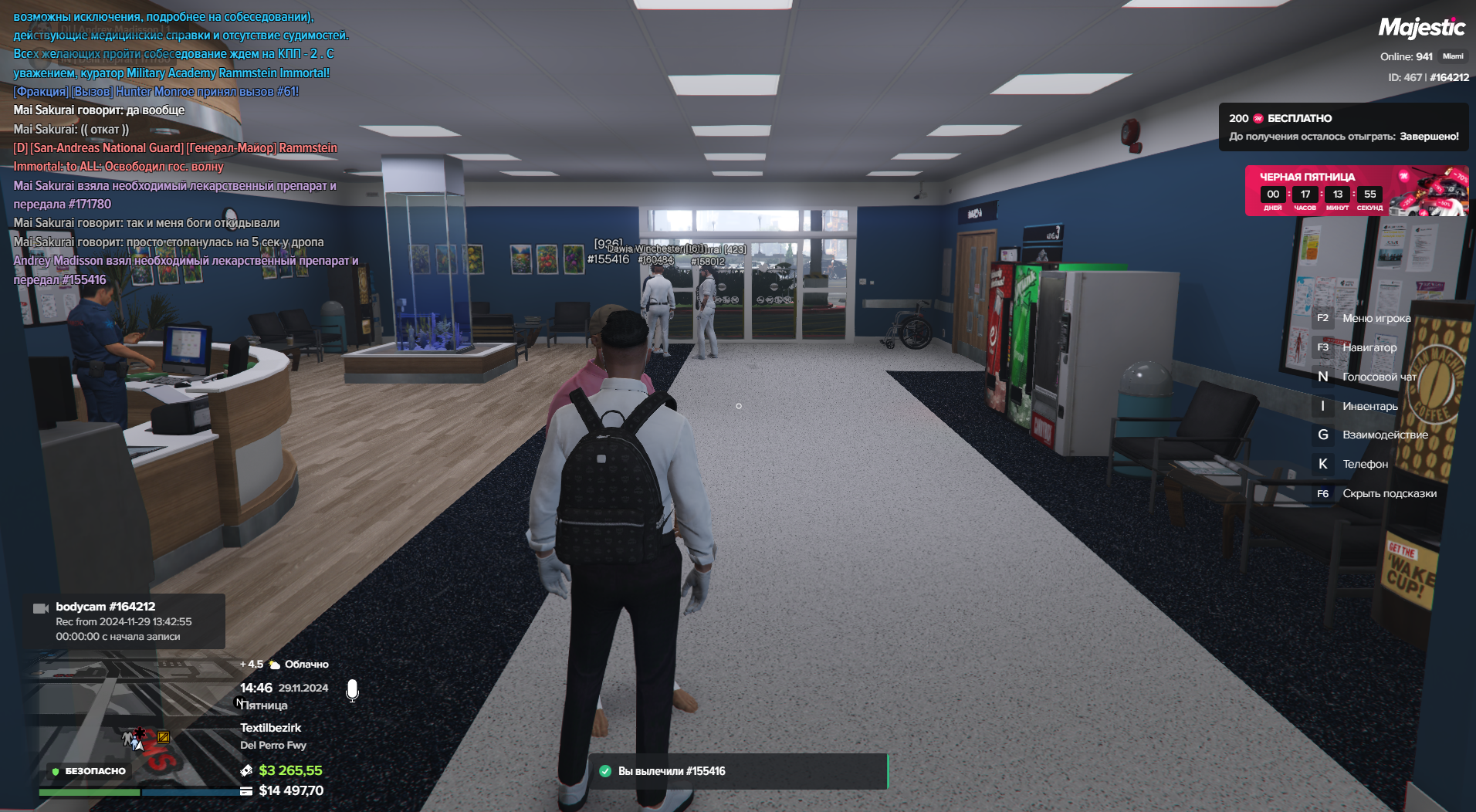Image resolution: width=1476 pixels, height=812 pixels.
Task: Select the chat message log
Action: (x=185, y=147)
